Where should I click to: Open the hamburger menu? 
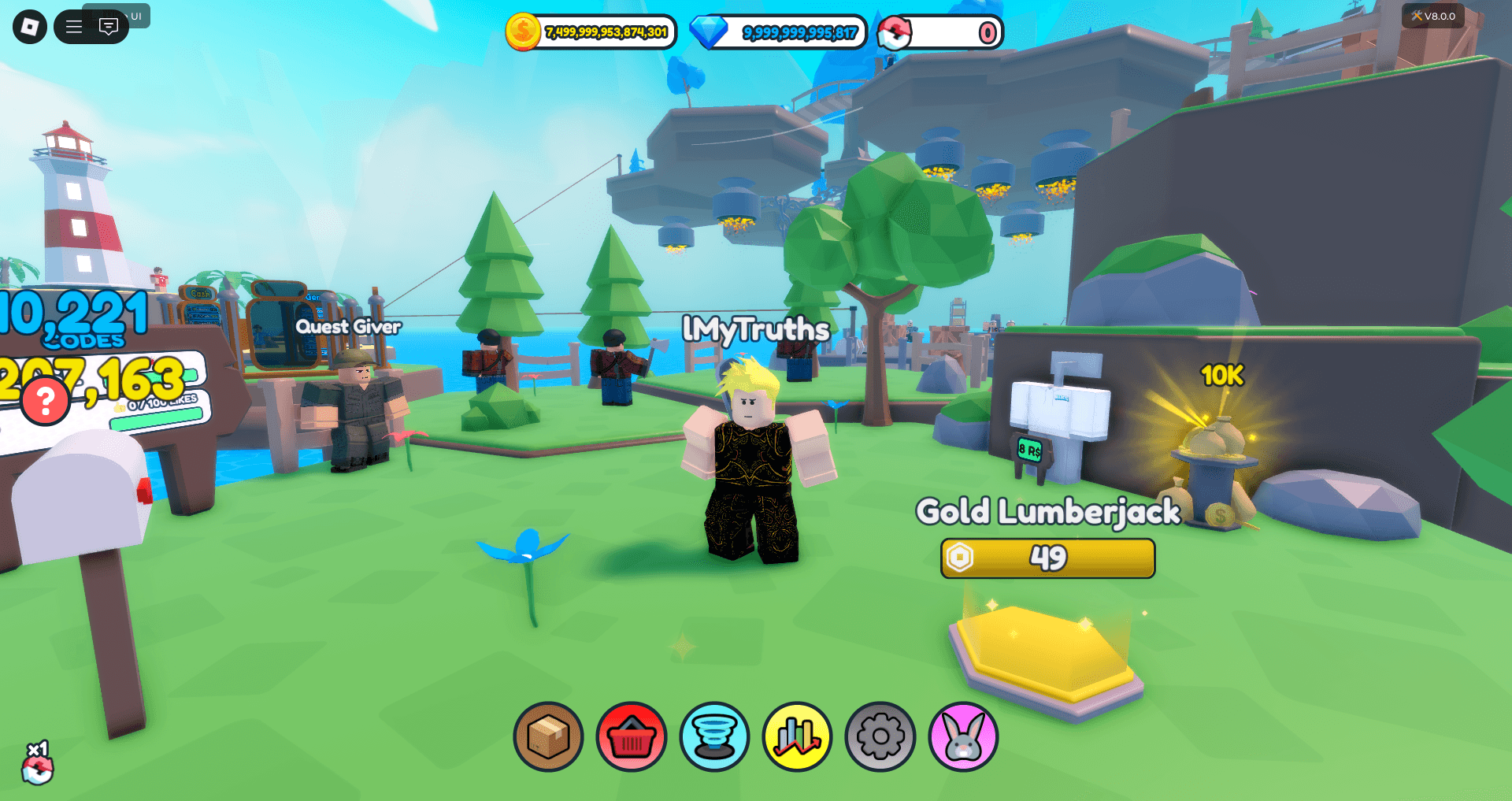(74, 26)
